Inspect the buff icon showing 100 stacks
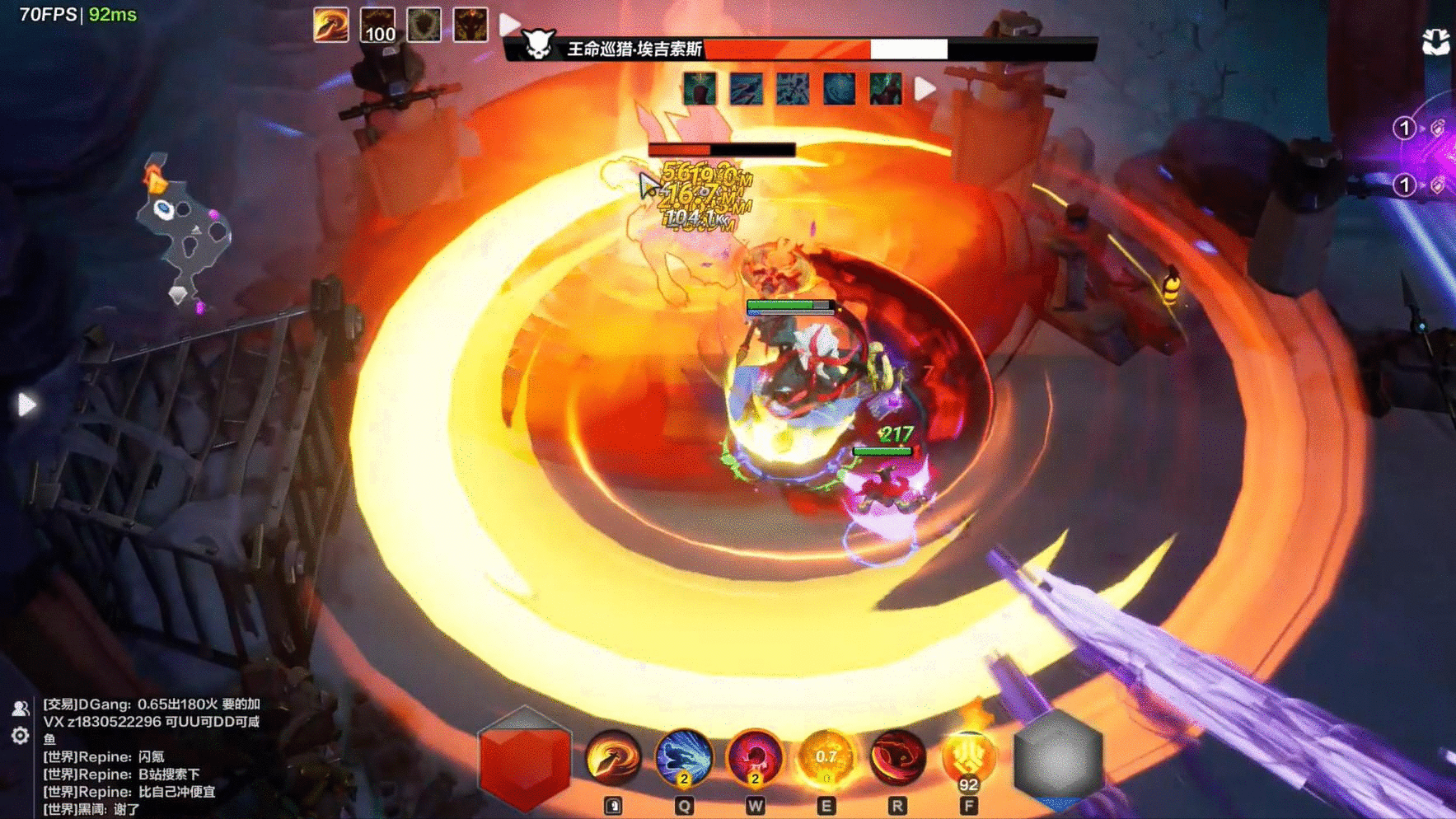This screenshot has width=1456, height=819. (x=378, y=25)
